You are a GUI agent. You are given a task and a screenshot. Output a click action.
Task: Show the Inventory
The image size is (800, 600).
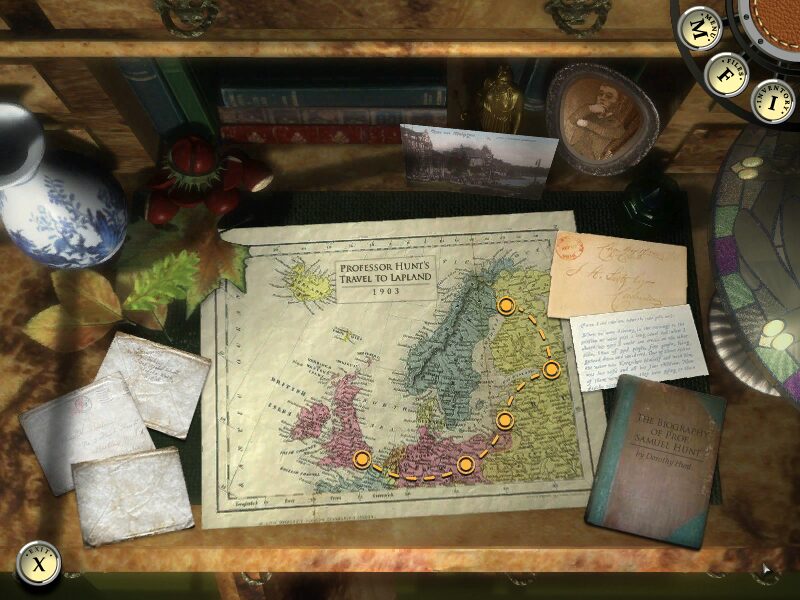point(773,101)
